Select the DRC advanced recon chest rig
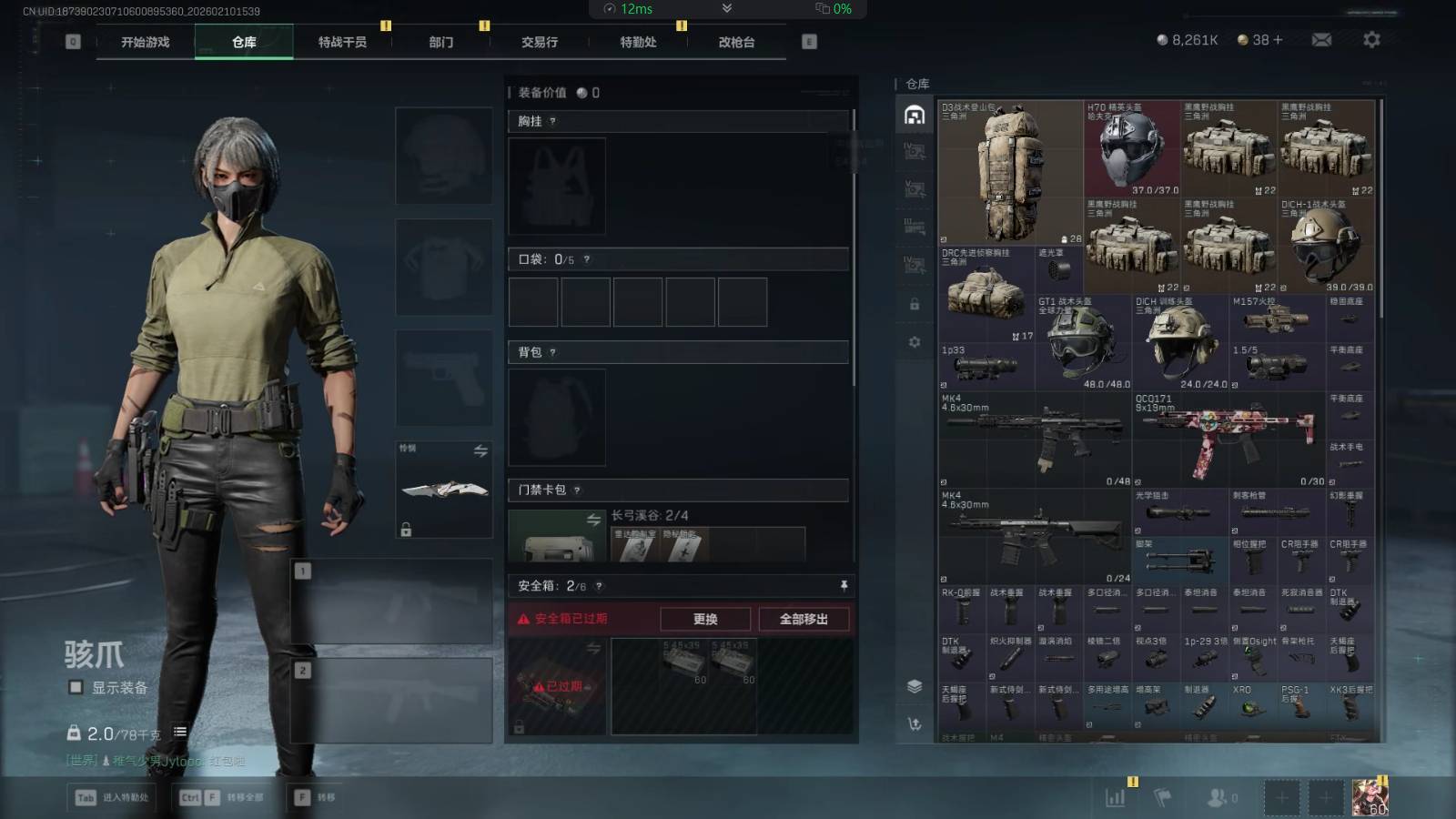The height and width of the screenshot is (819, 1456). [x=986, y=294]
